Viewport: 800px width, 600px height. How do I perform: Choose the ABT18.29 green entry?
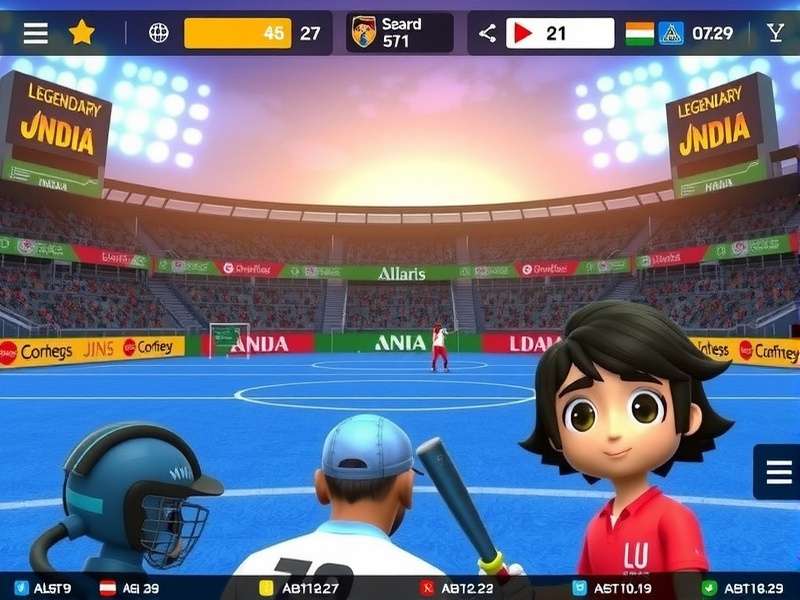pyautogui.click(x=747, y=588)
